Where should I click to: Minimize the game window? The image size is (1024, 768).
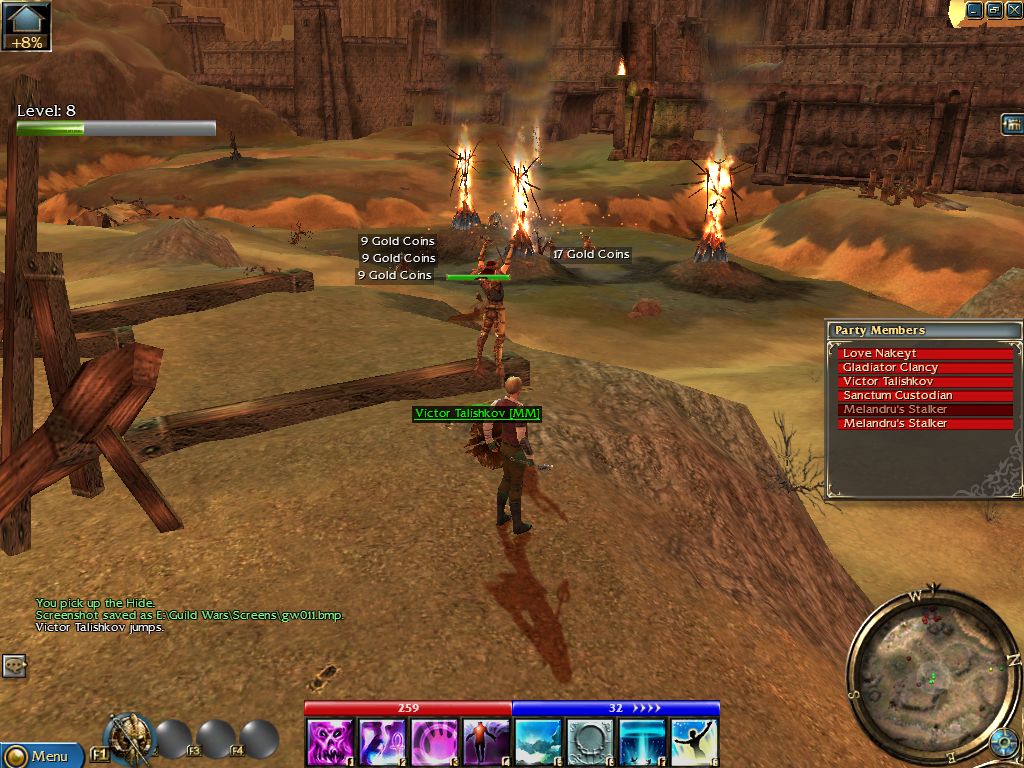point(976,10)
